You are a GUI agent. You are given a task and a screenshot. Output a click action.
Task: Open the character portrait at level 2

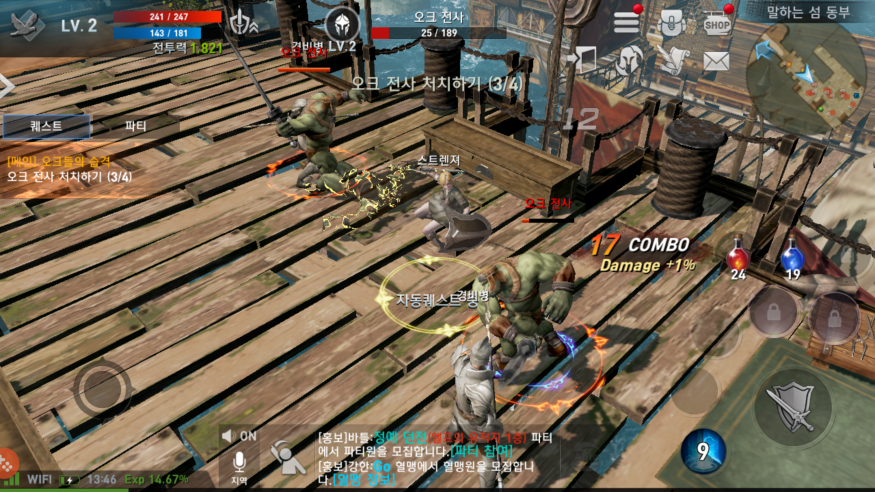point(28,26)
